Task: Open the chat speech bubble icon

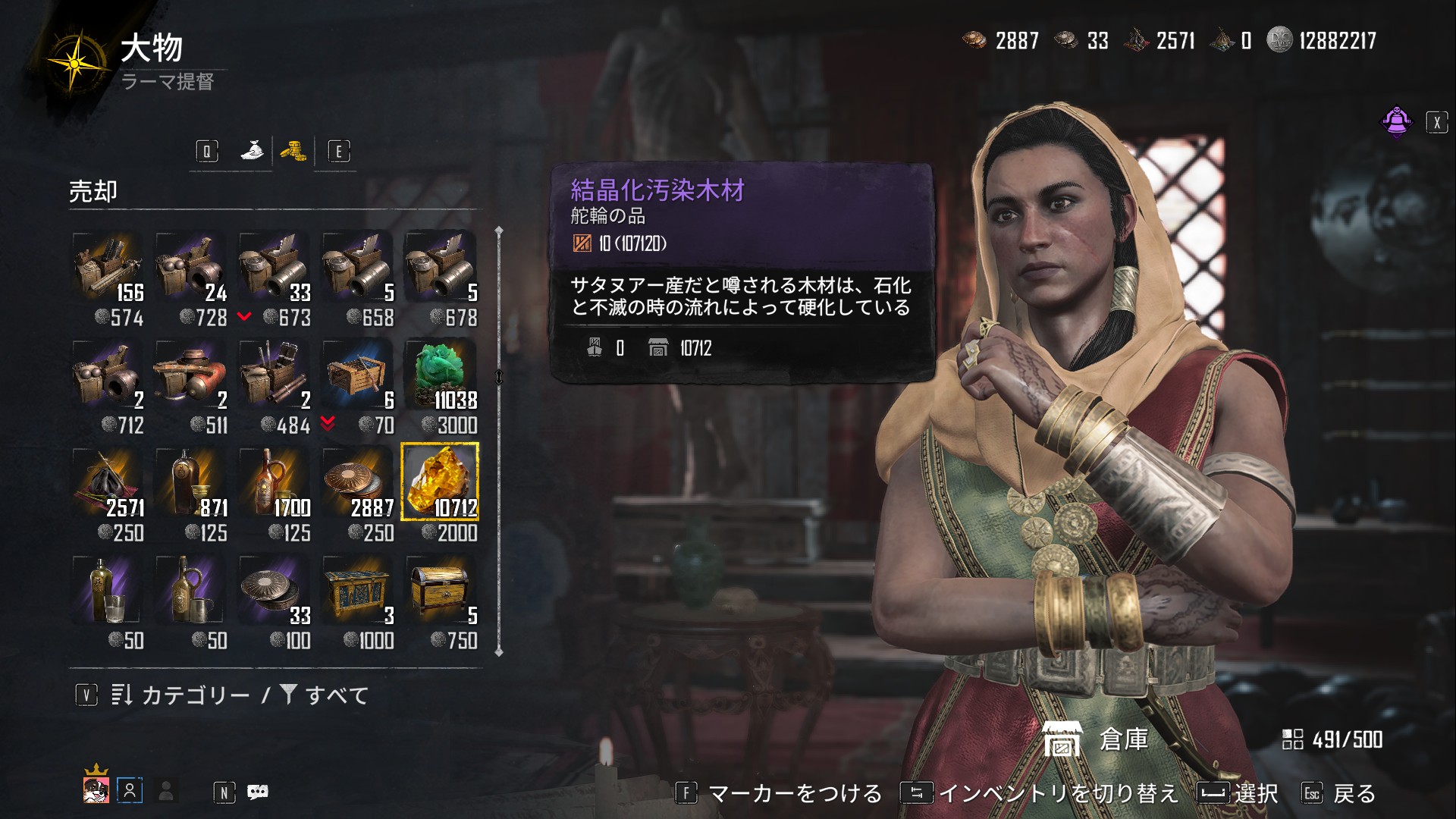Action: [258, 792]
